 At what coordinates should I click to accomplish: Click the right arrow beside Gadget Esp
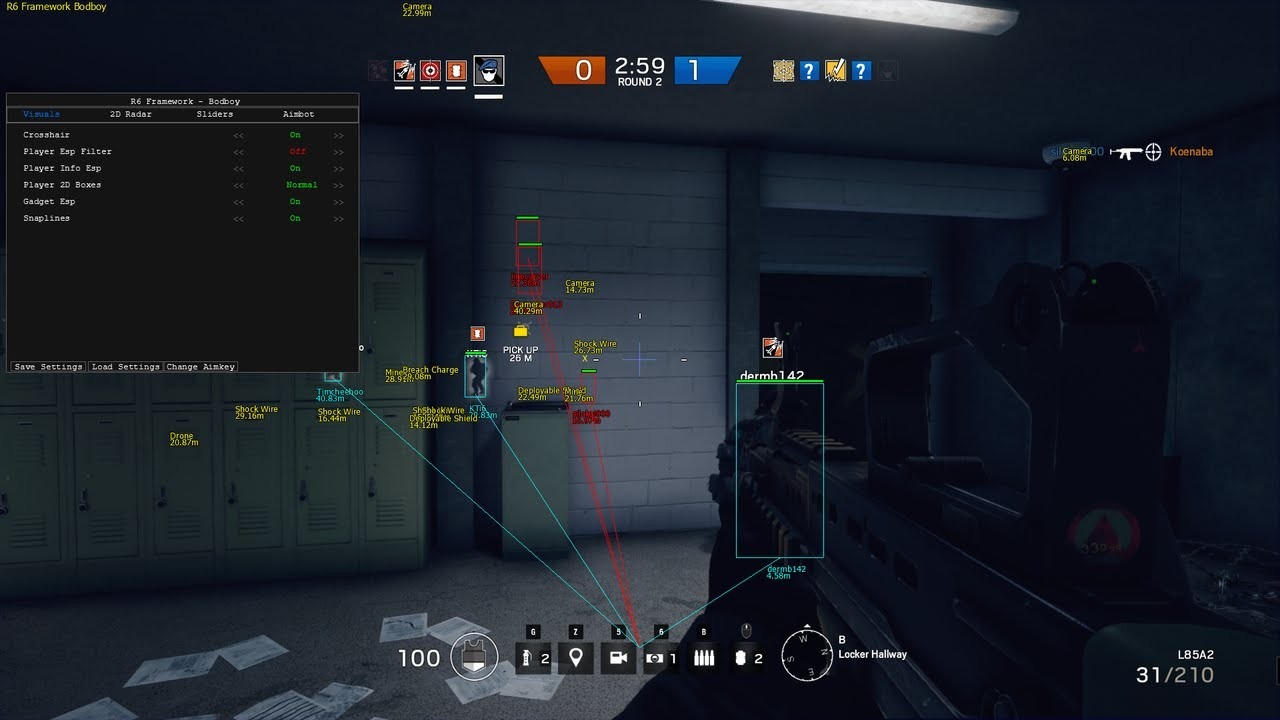339,201
